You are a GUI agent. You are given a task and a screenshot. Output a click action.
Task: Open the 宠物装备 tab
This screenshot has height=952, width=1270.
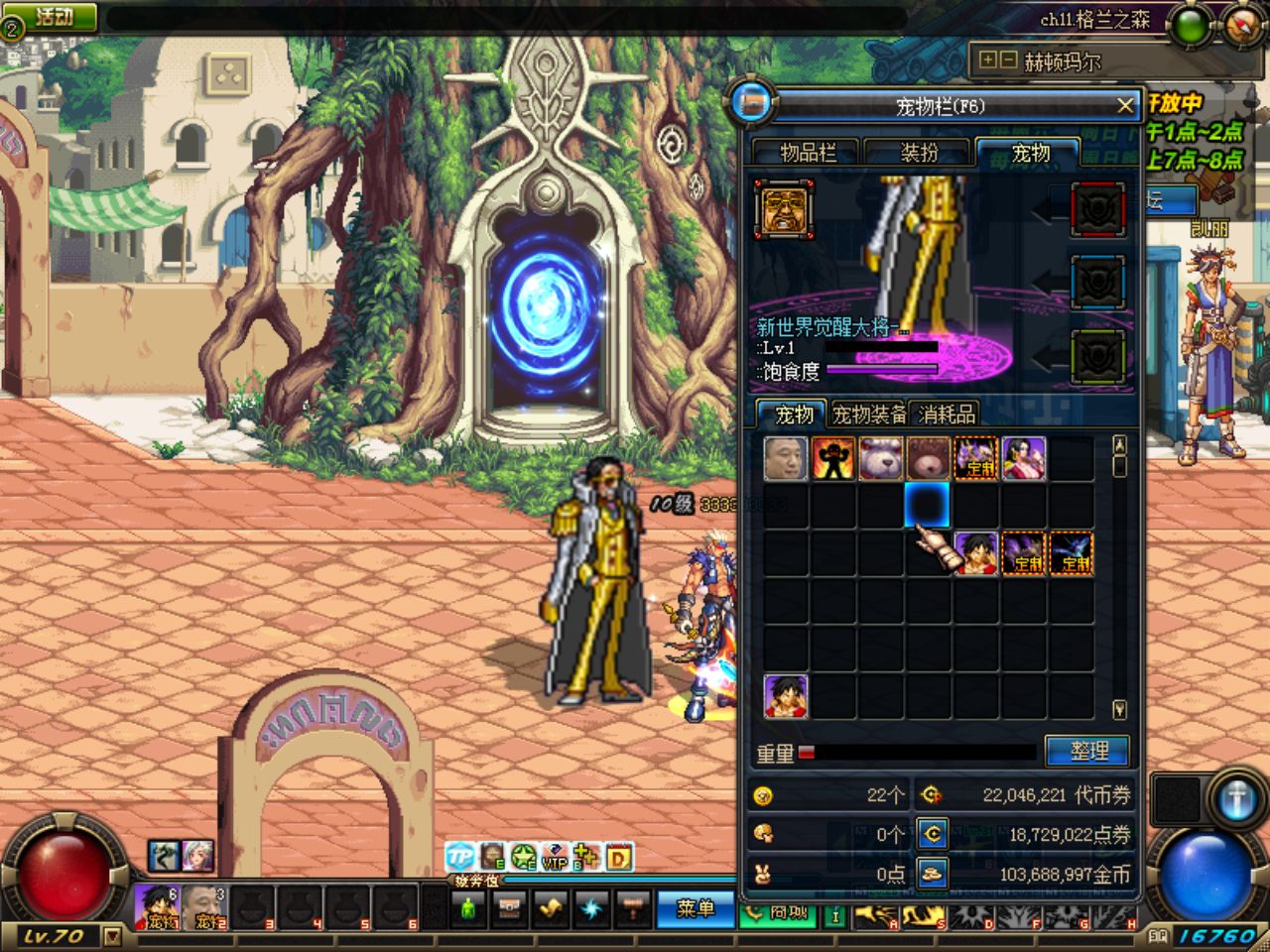pyautogui.click(x=869, y=414)
